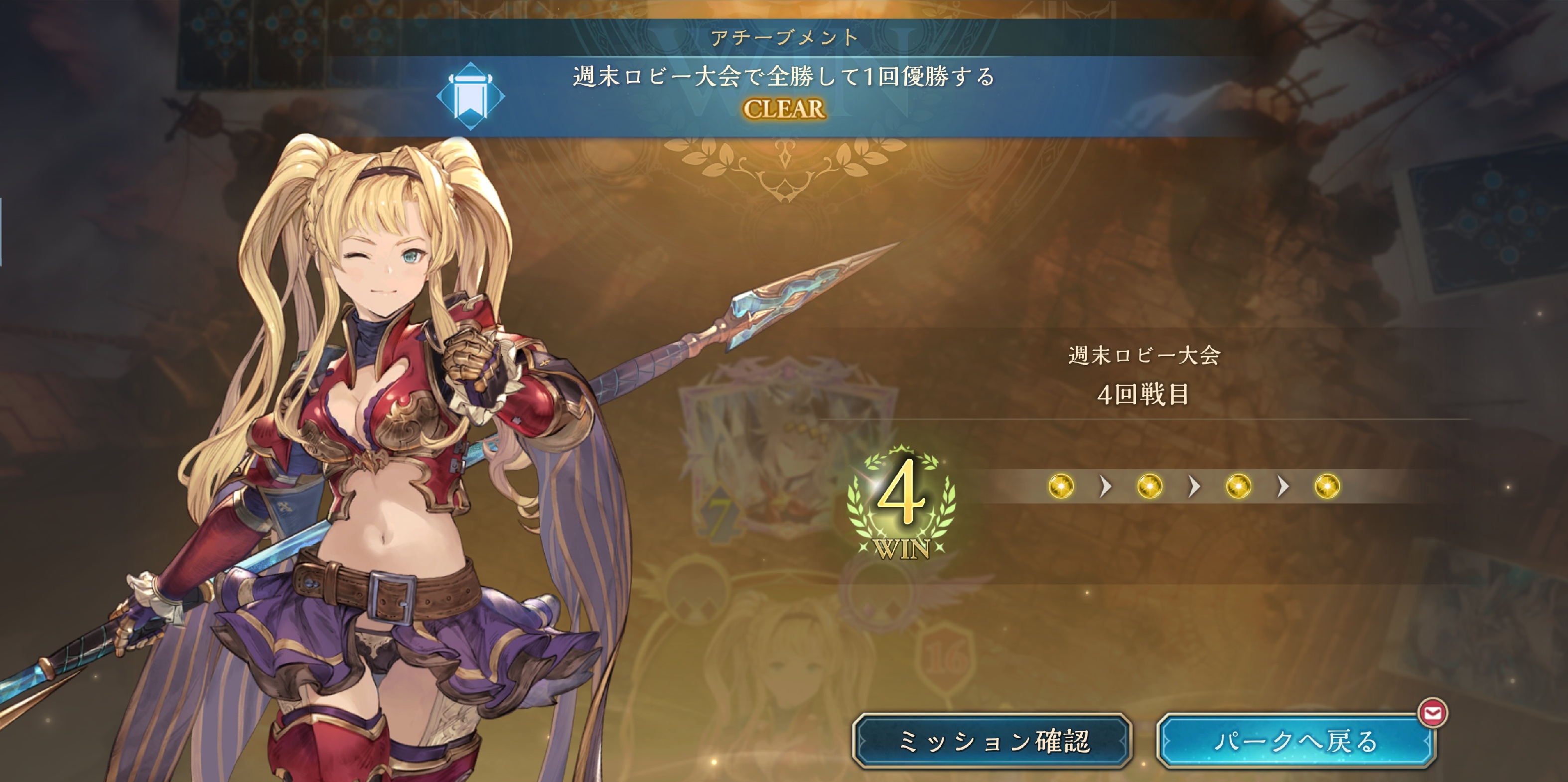The image size is (1568, 782).
Task: Select the achievement CLEAR banner
Action: 784,94
